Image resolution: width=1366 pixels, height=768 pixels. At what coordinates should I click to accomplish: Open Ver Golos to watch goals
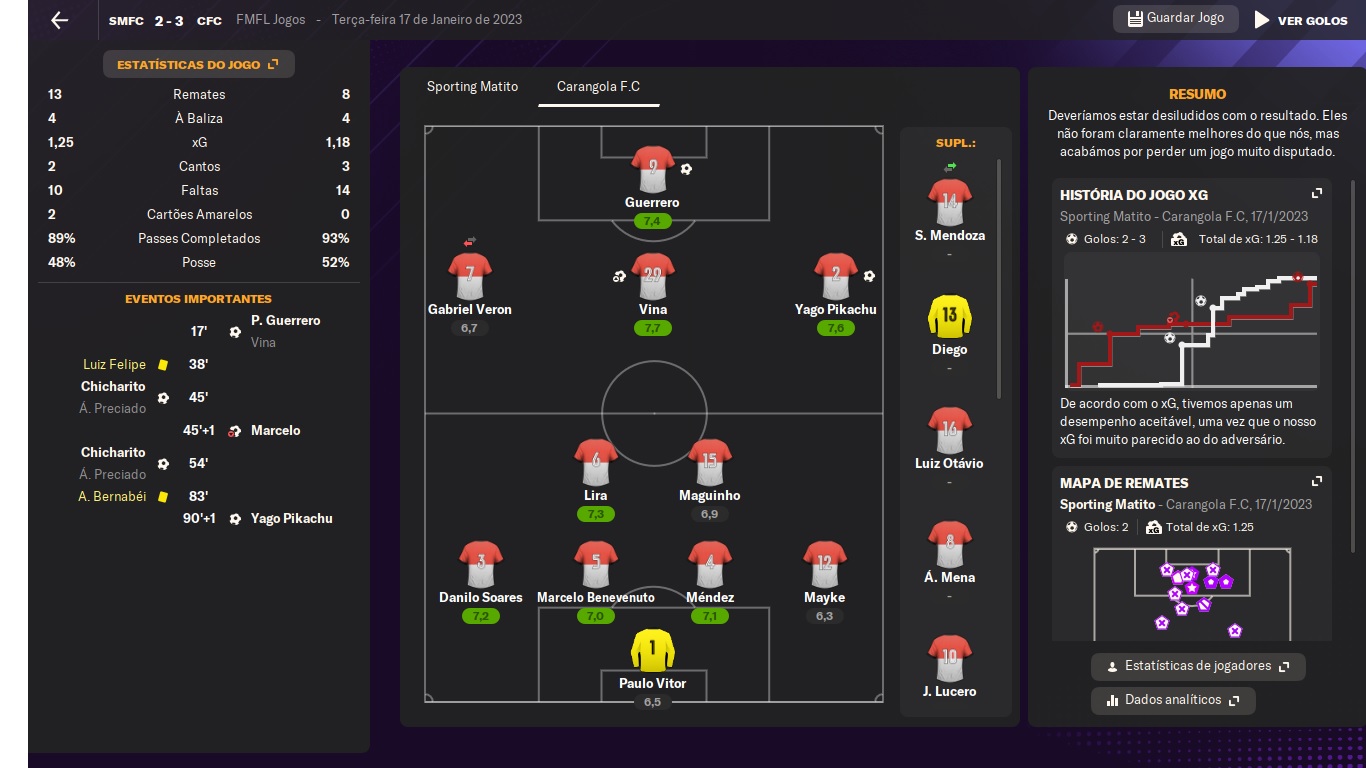point(1301,20)
